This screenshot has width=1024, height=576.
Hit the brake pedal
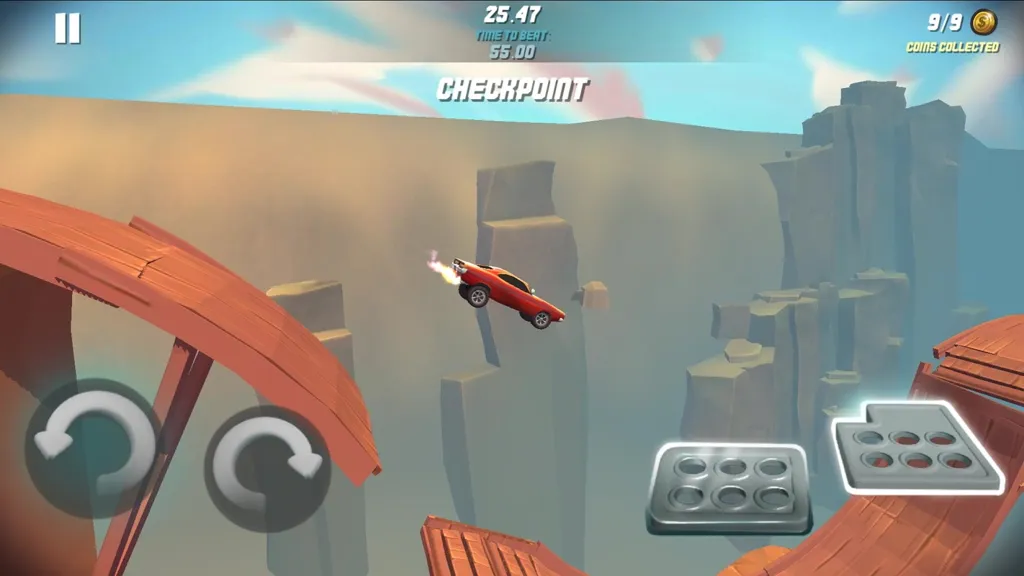click(728, 488)
